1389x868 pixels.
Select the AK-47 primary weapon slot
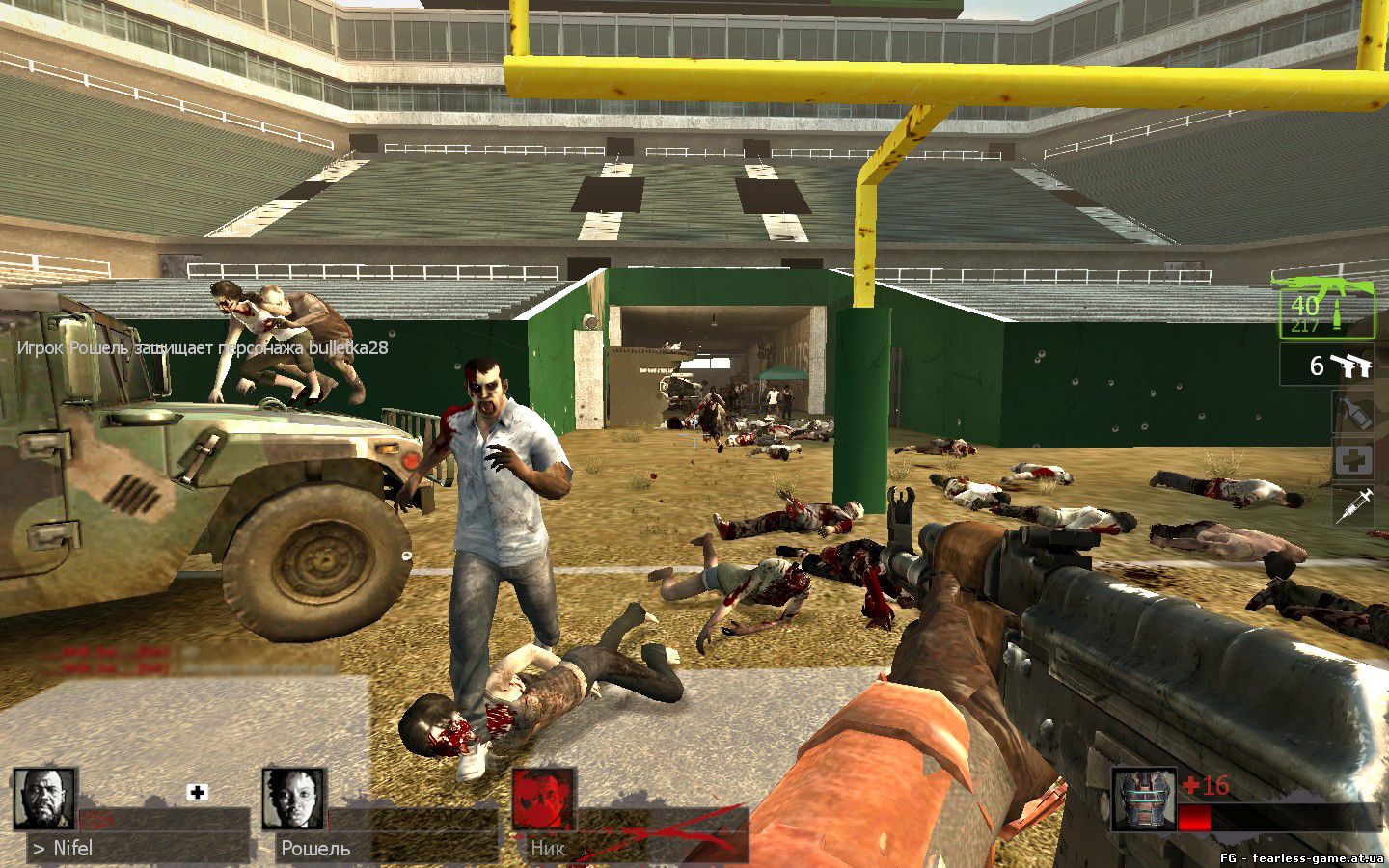[1326, 307]
